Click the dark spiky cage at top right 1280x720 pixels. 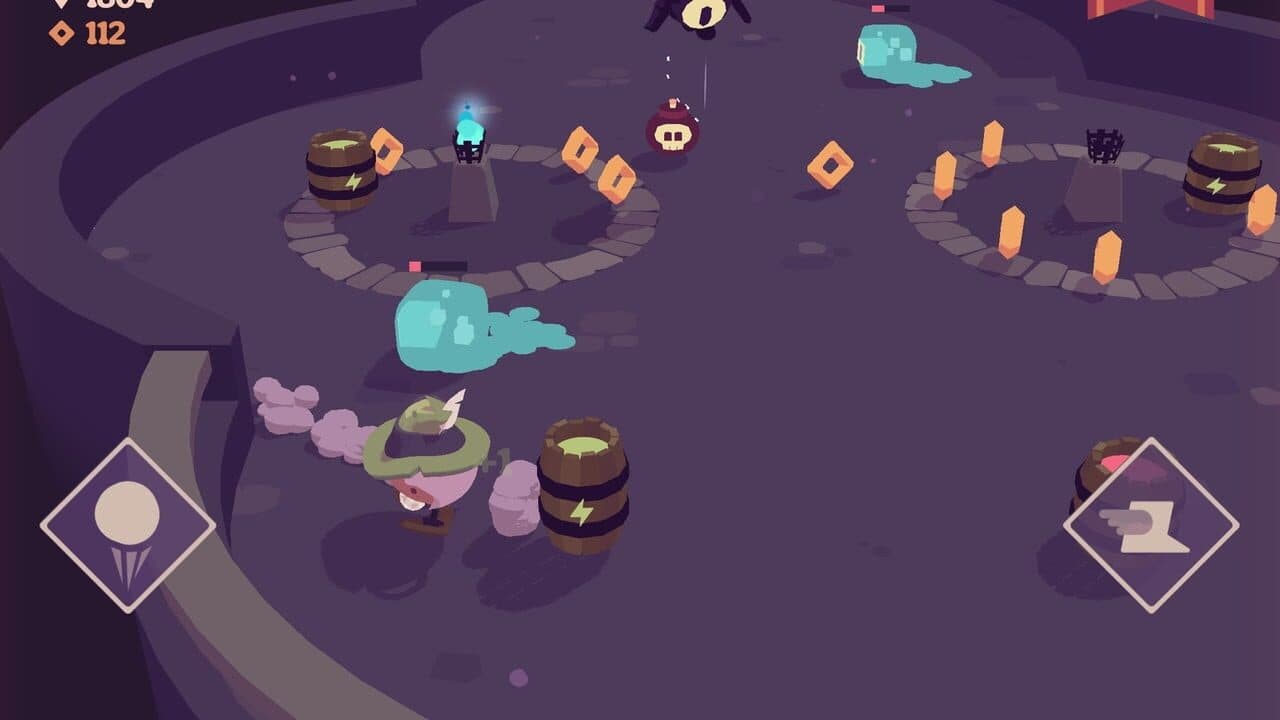click(x=1103, y=147)
